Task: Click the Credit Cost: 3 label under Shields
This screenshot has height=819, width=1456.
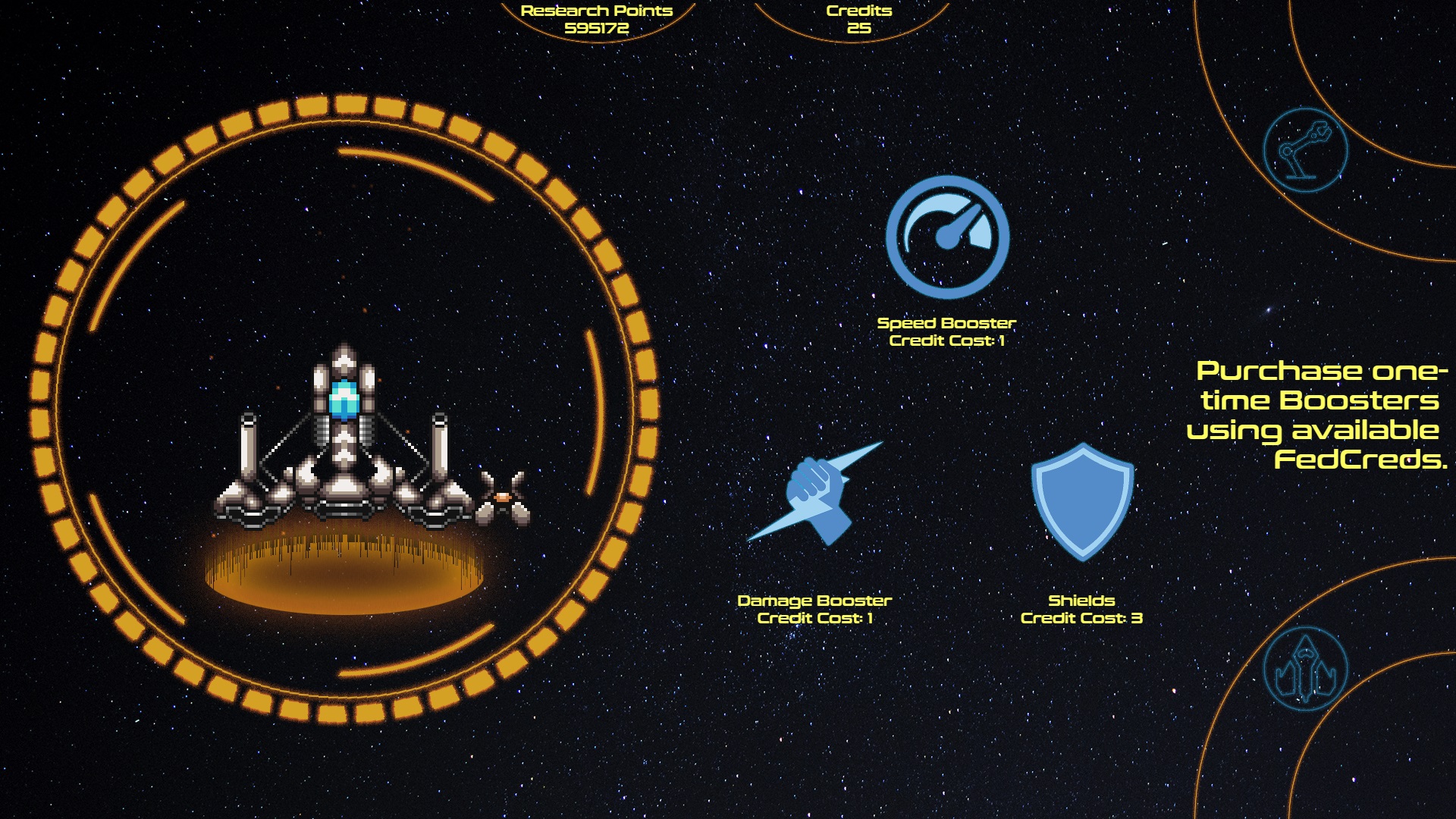Action: [1082, 619]
